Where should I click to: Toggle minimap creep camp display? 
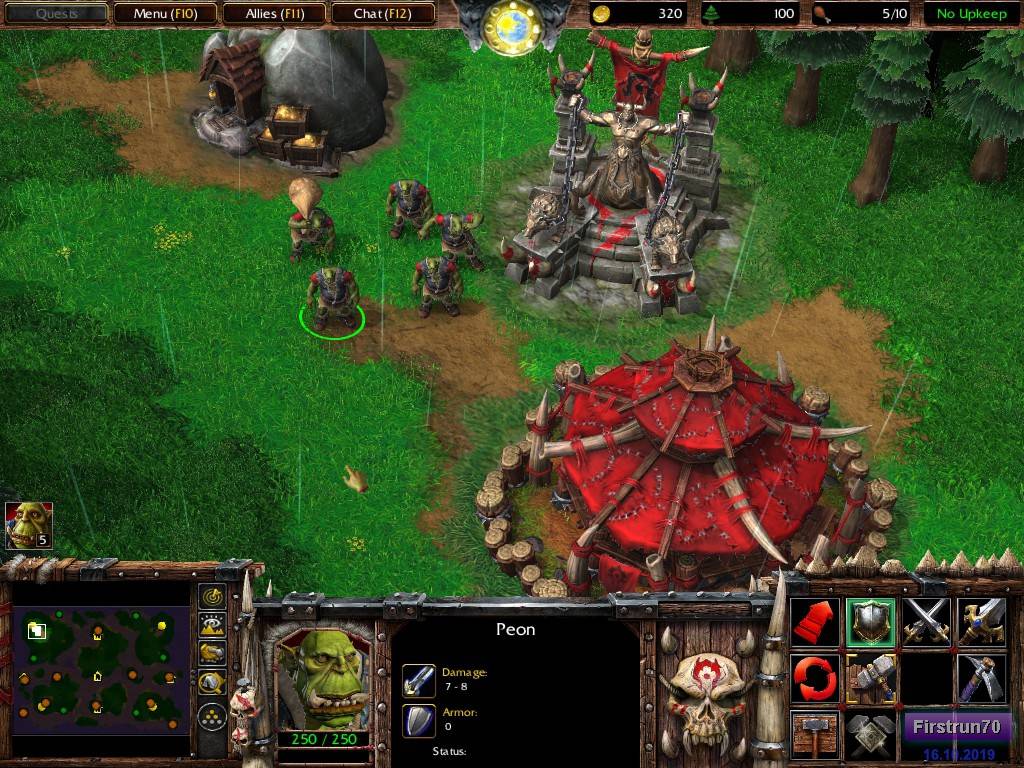coord(212,683)
